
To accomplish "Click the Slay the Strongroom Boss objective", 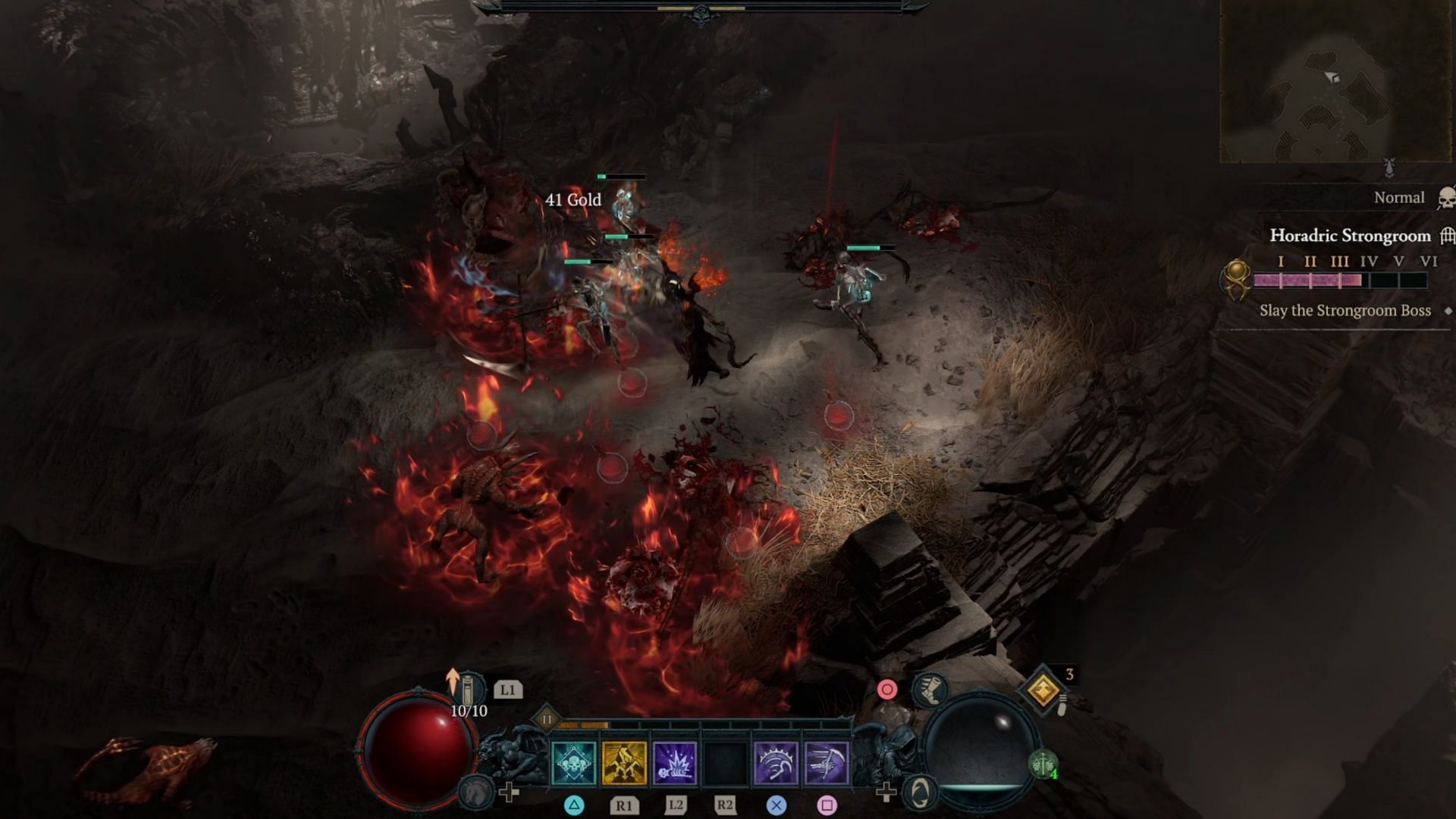I will [x=1345, y=311].
